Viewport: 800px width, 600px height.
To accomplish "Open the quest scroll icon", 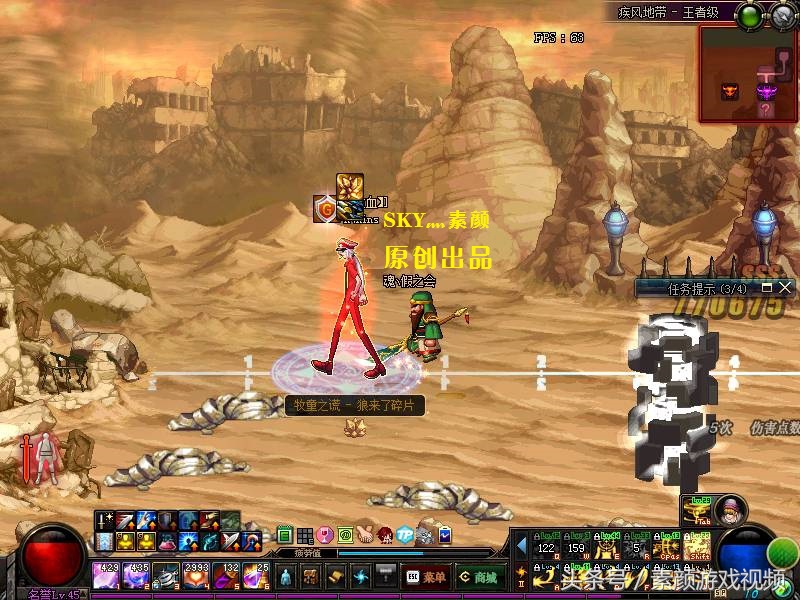I will [335, 576].
